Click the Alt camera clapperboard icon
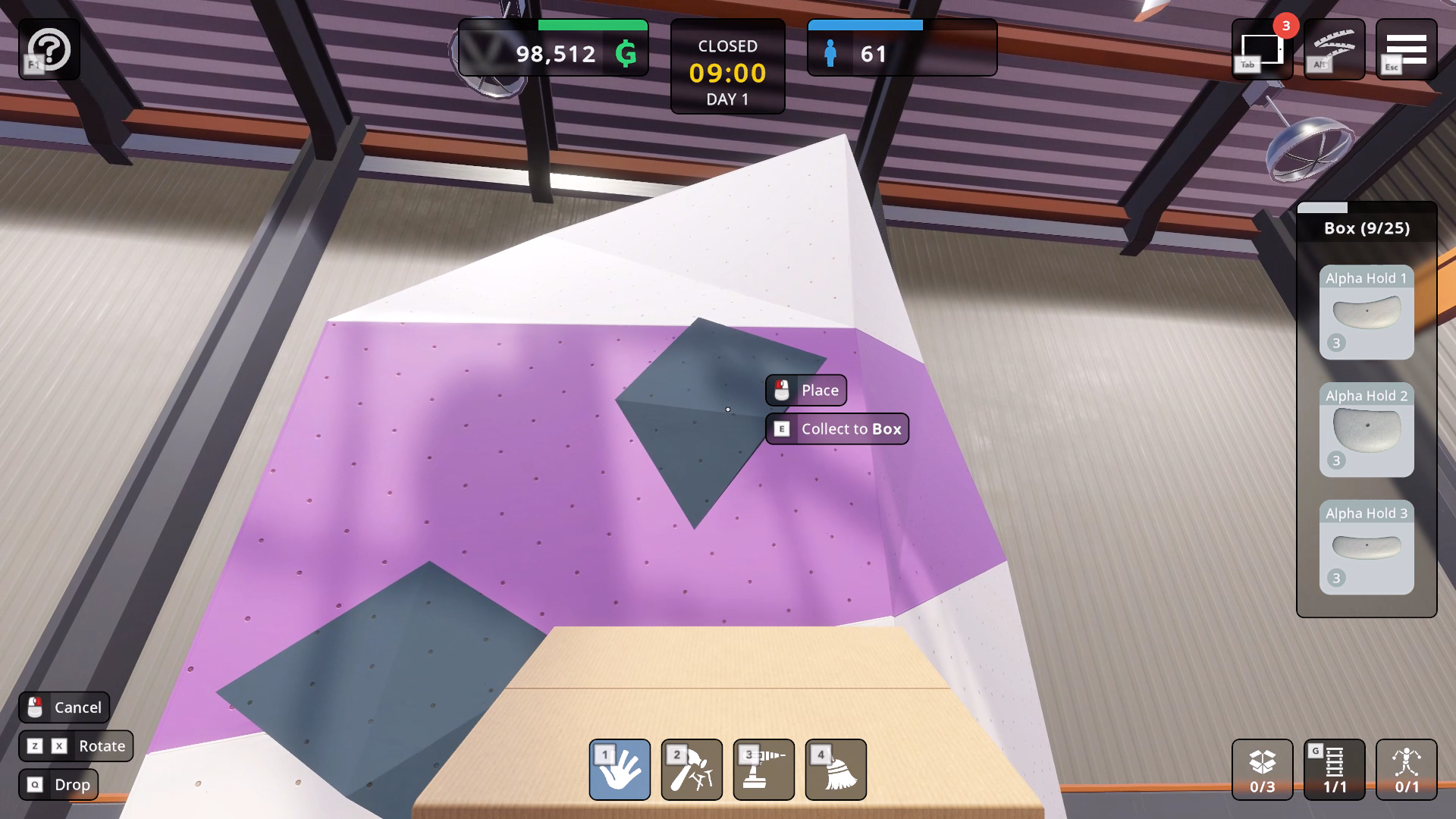Screen dimensions: 1456x819 coord(1334,49)
